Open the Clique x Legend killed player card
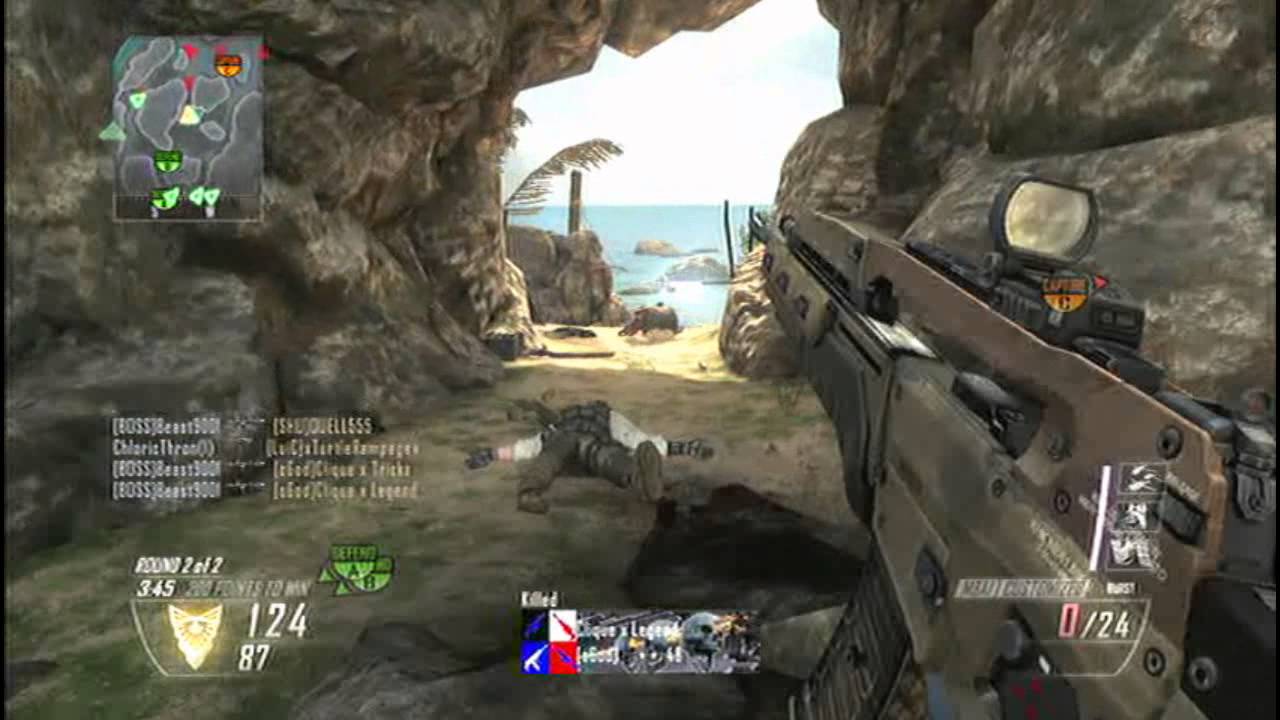The image size is (1280, 720). (639, 640)
